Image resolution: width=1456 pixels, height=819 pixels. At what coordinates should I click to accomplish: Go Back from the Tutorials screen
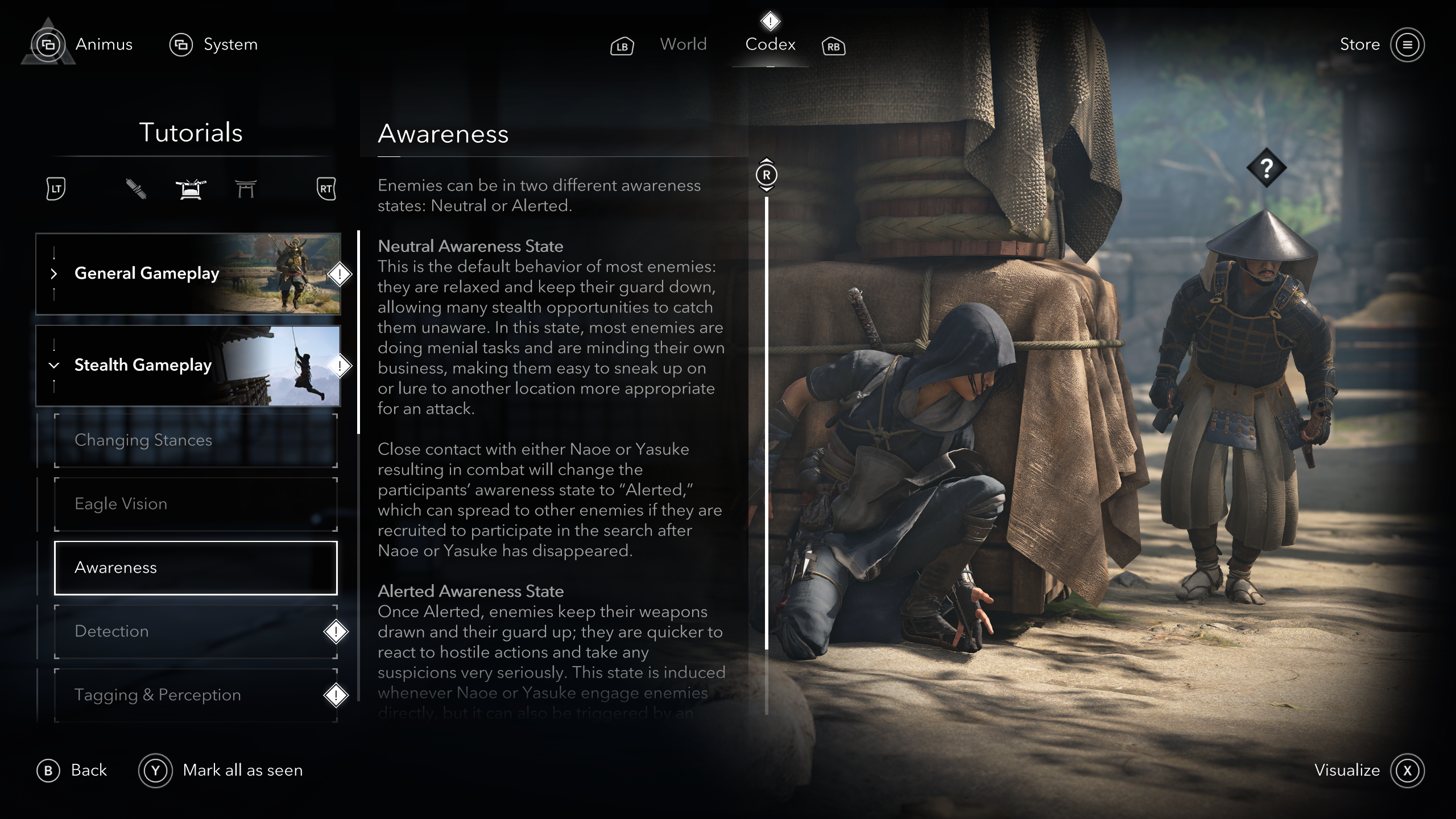[x=73, y=771]
